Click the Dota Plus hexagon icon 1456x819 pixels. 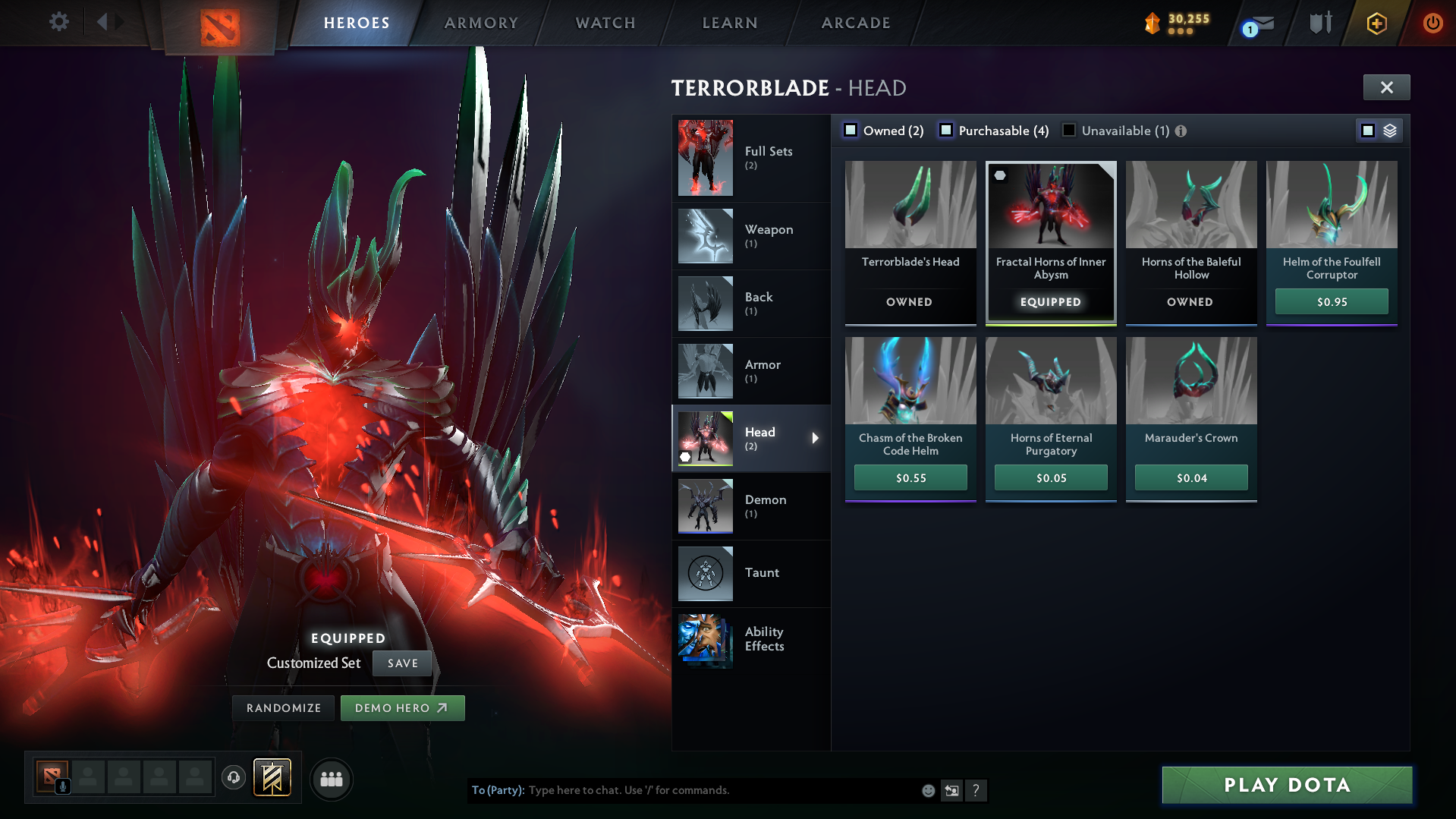(x=1376, y=23)
